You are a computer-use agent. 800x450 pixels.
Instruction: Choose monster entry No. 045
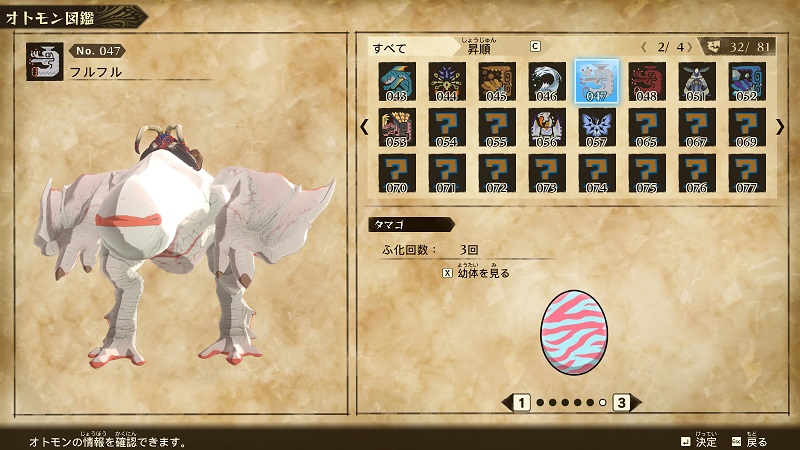(495, 80)
